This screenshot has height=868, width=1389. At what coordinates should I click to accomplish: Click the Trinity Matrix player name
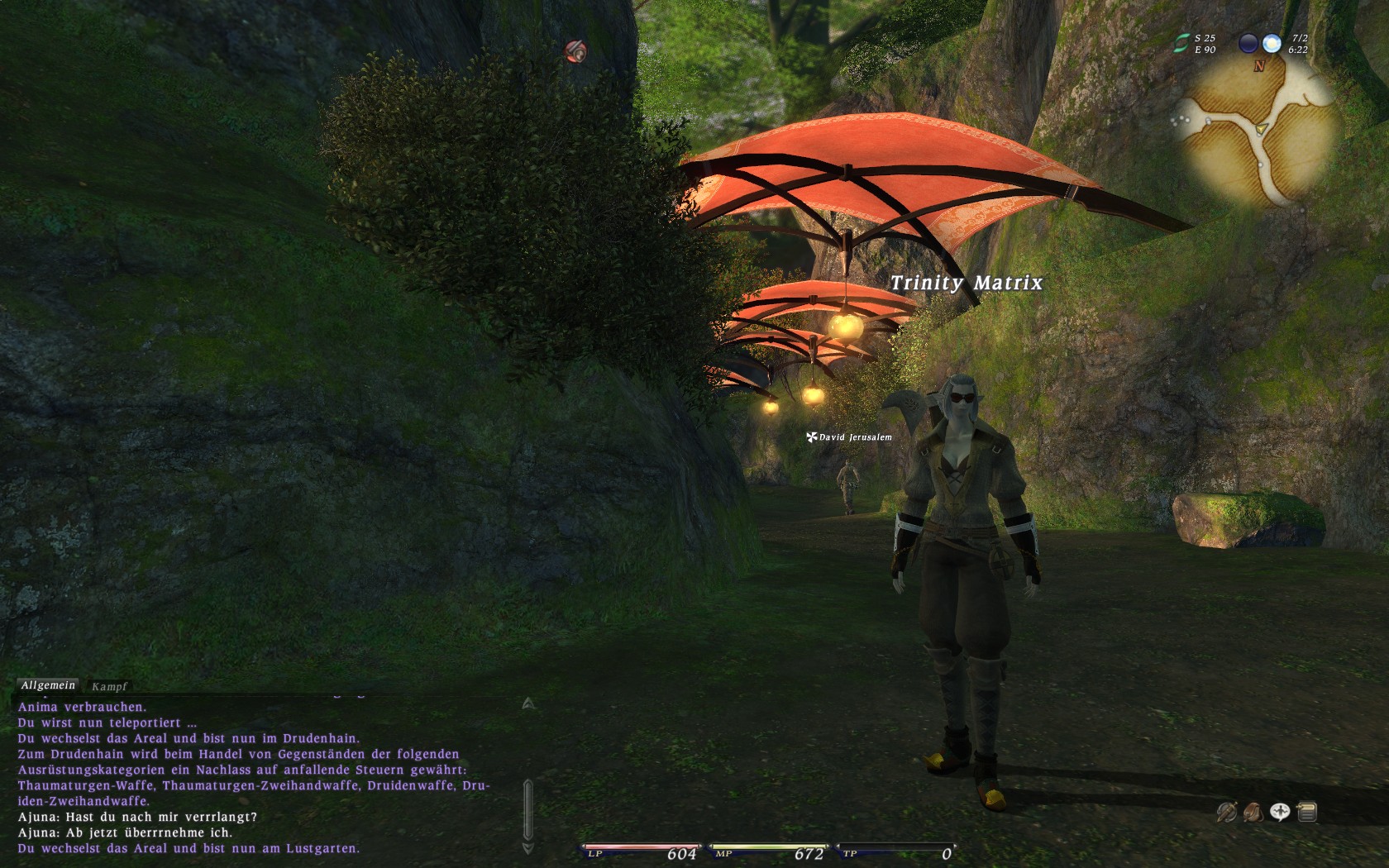coord(966,283)
